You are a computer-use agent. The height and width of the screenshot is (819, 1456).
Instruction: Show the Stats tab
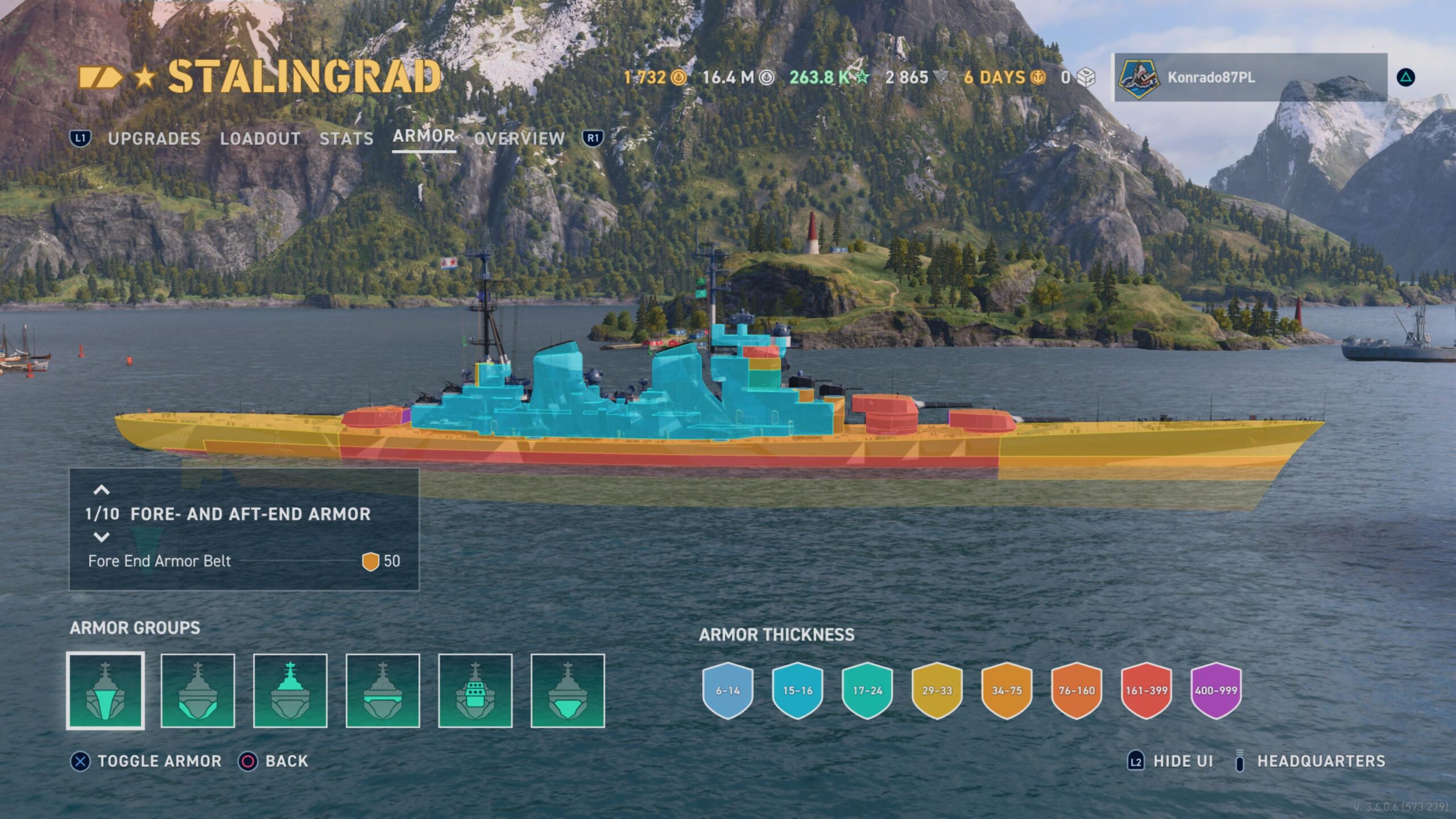coord(346,138)
